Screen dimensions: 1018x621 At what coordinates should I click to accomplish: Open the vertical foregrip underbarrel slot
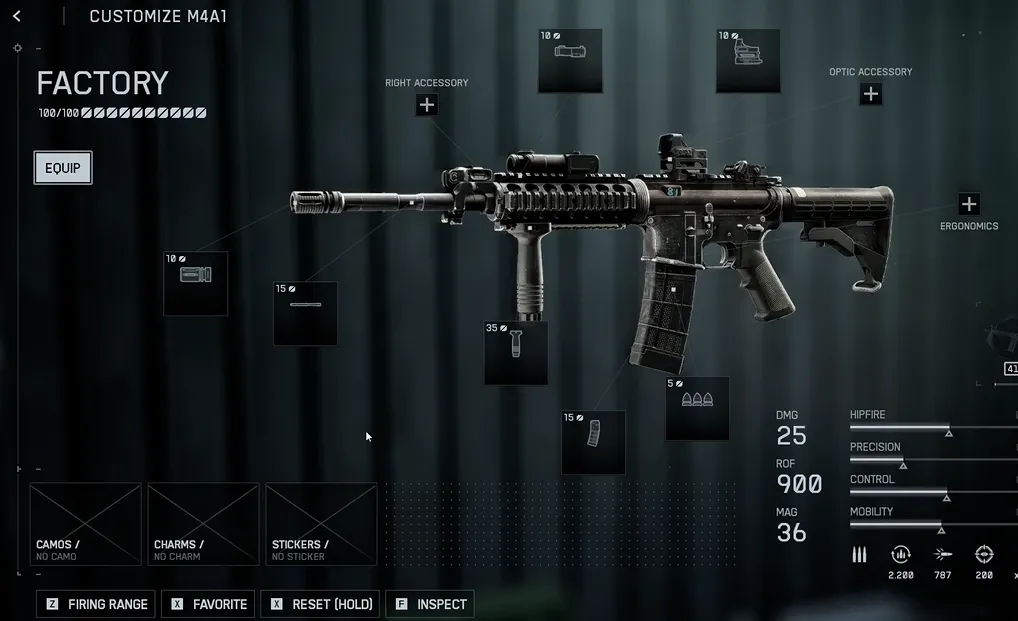click(516, 353)
